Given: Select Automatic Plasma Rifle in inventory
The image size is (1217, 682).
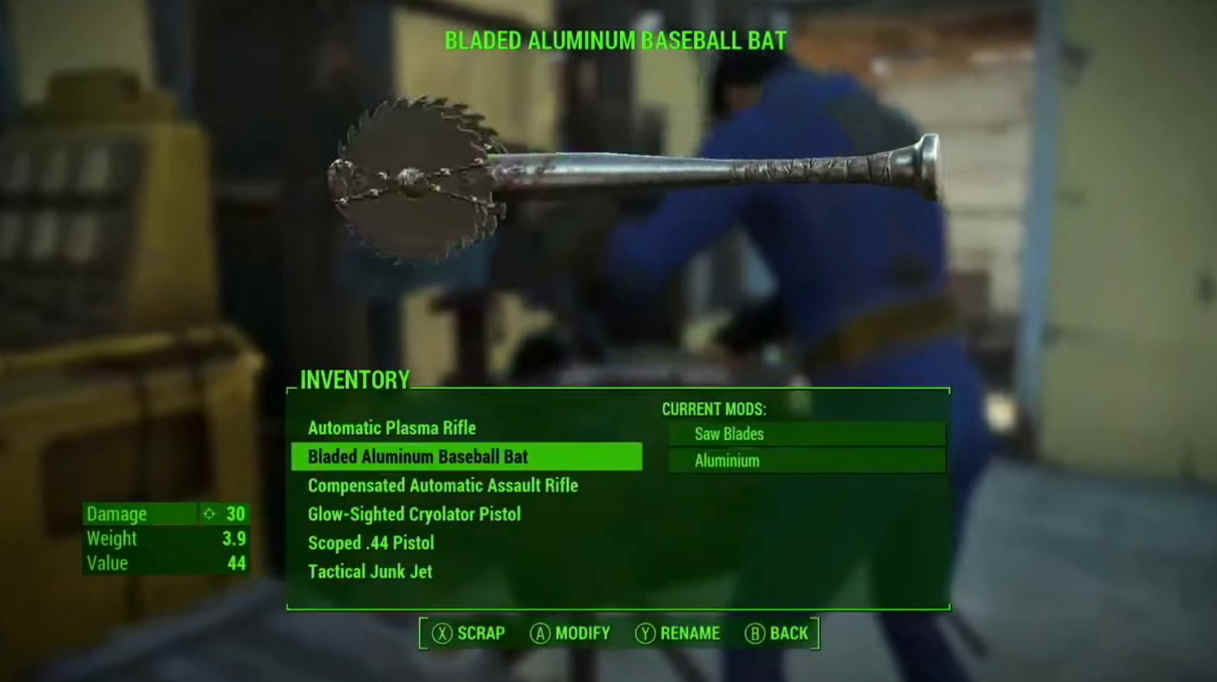Looking at the screenshot, I should (392, 428).
